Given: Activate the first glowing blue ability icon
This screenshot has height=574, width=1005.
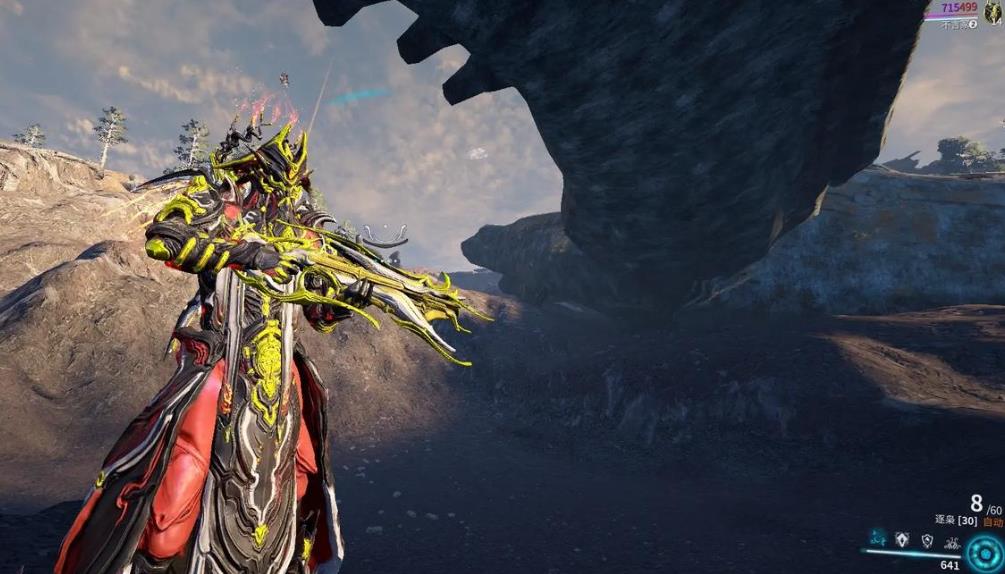Looking at the screenshot, I should pos(878,541).
